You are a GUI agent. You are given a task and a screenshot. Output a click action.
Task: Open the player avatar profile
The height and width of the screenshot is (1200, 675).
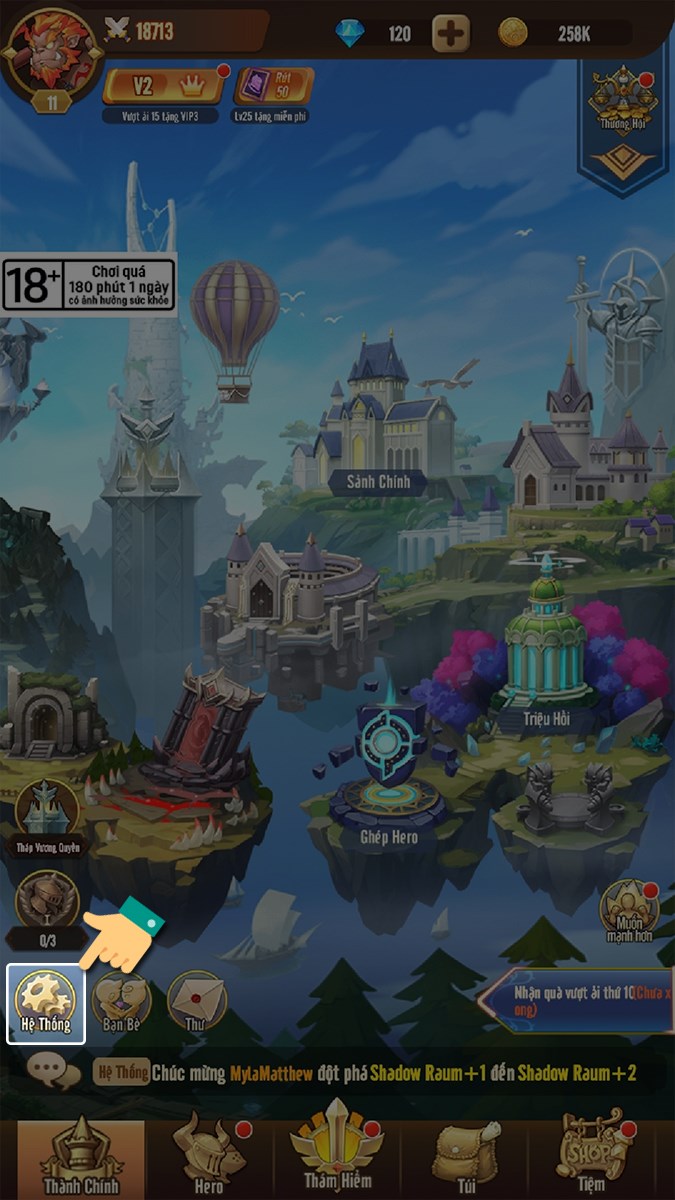pyautogui.click(x=52, y=50)
